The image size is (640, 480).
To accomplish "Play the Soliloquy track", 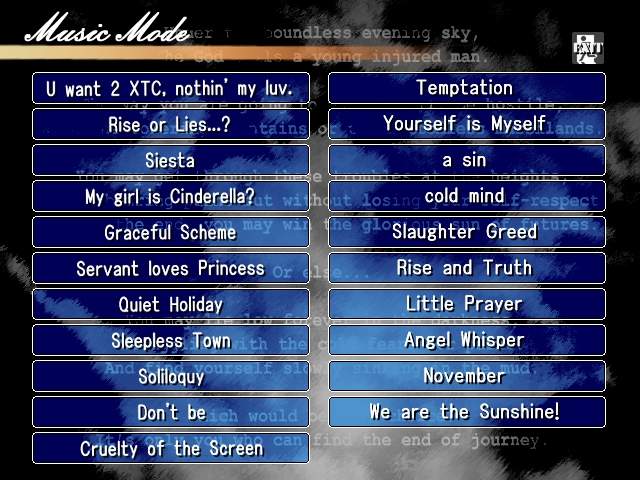I will point(170,376).
